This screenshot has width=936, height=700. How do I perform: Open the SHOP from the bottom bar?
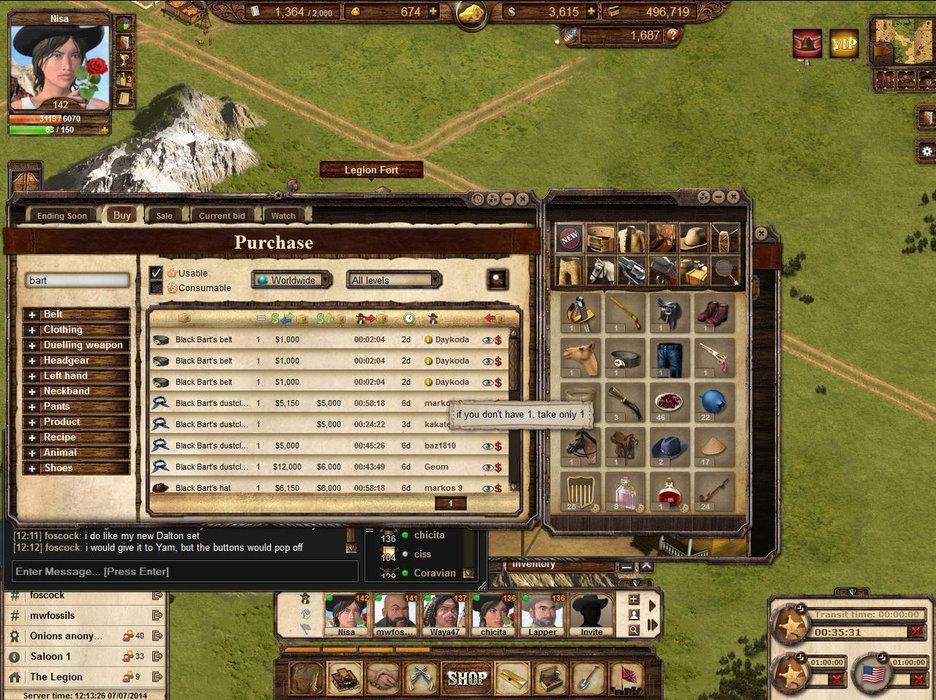point(467,678)
